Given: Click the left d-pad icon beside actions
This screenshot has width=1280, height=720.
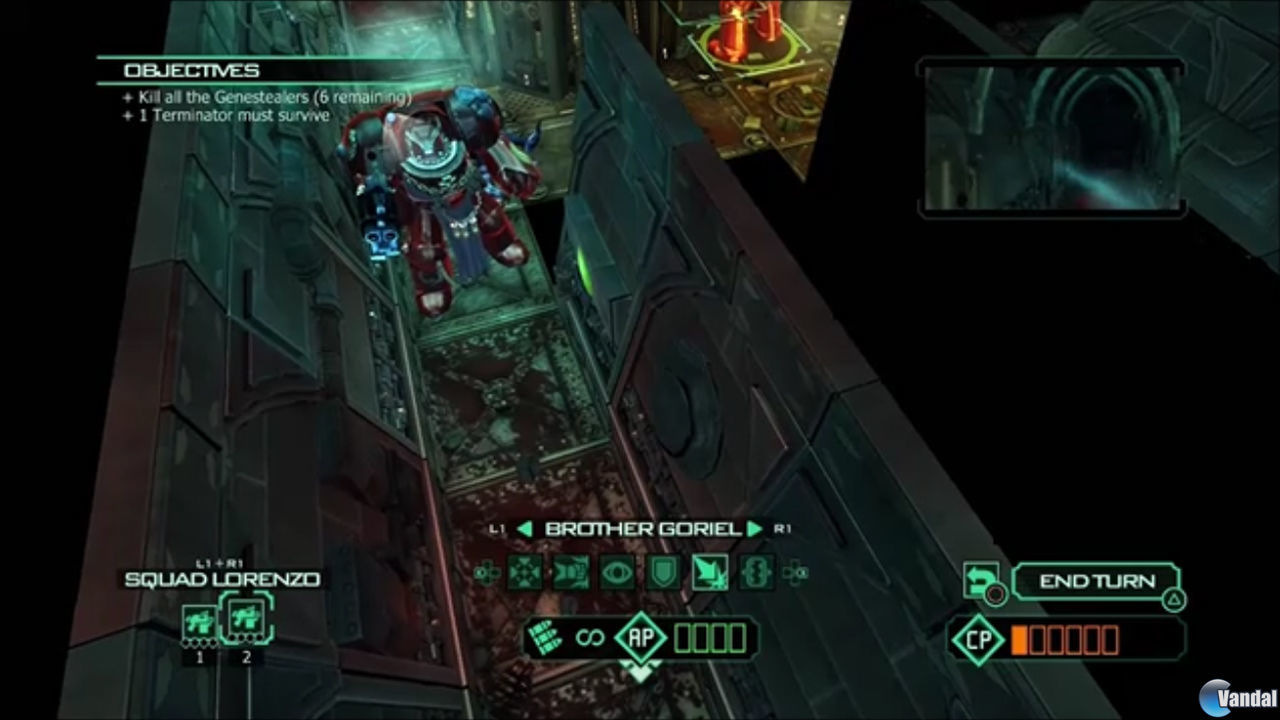Looking at the screenshot, I should pos(486,572).
